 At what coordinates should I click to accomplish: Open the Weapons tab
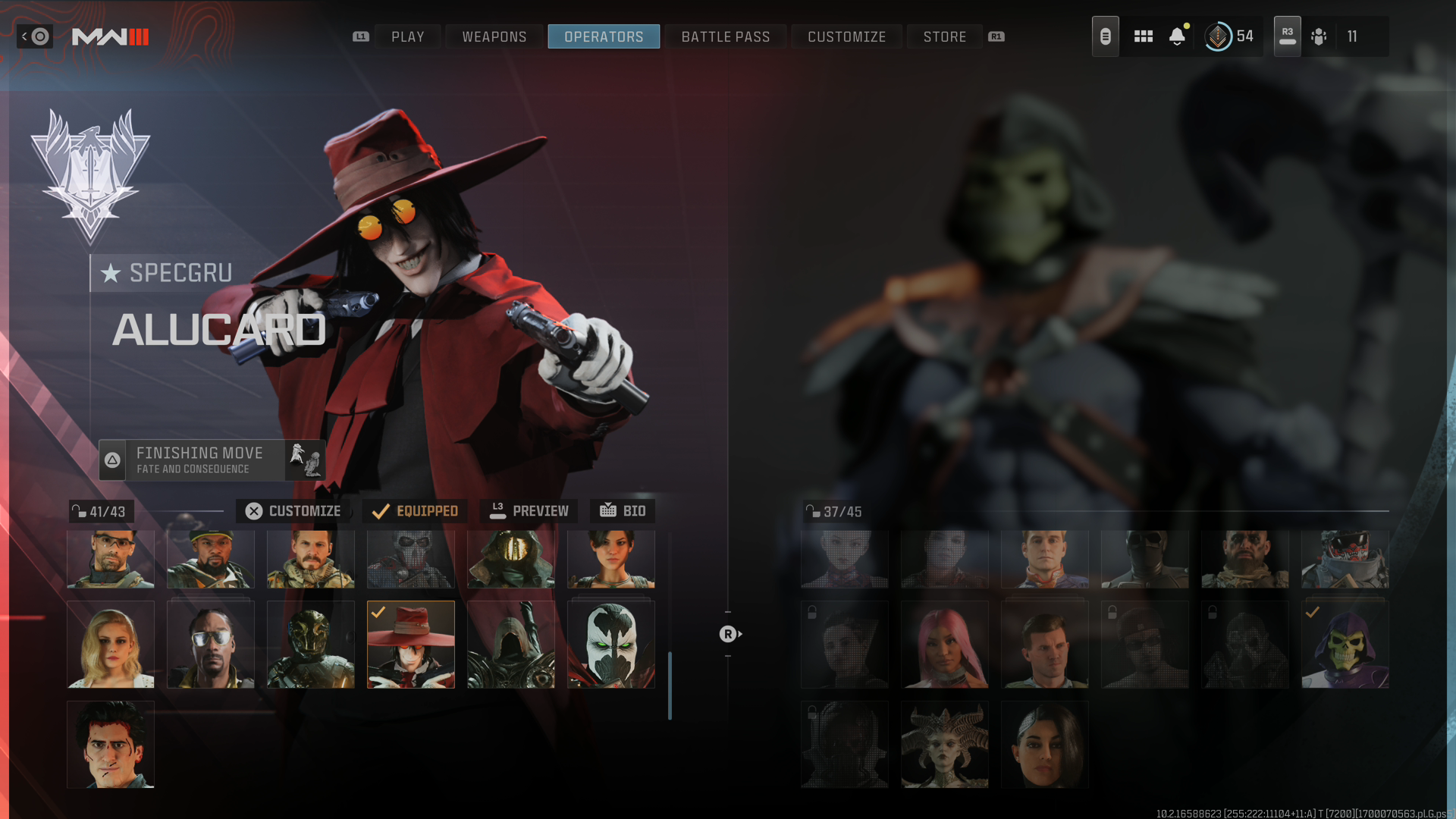pyautogui.click(x=494, y=36)
